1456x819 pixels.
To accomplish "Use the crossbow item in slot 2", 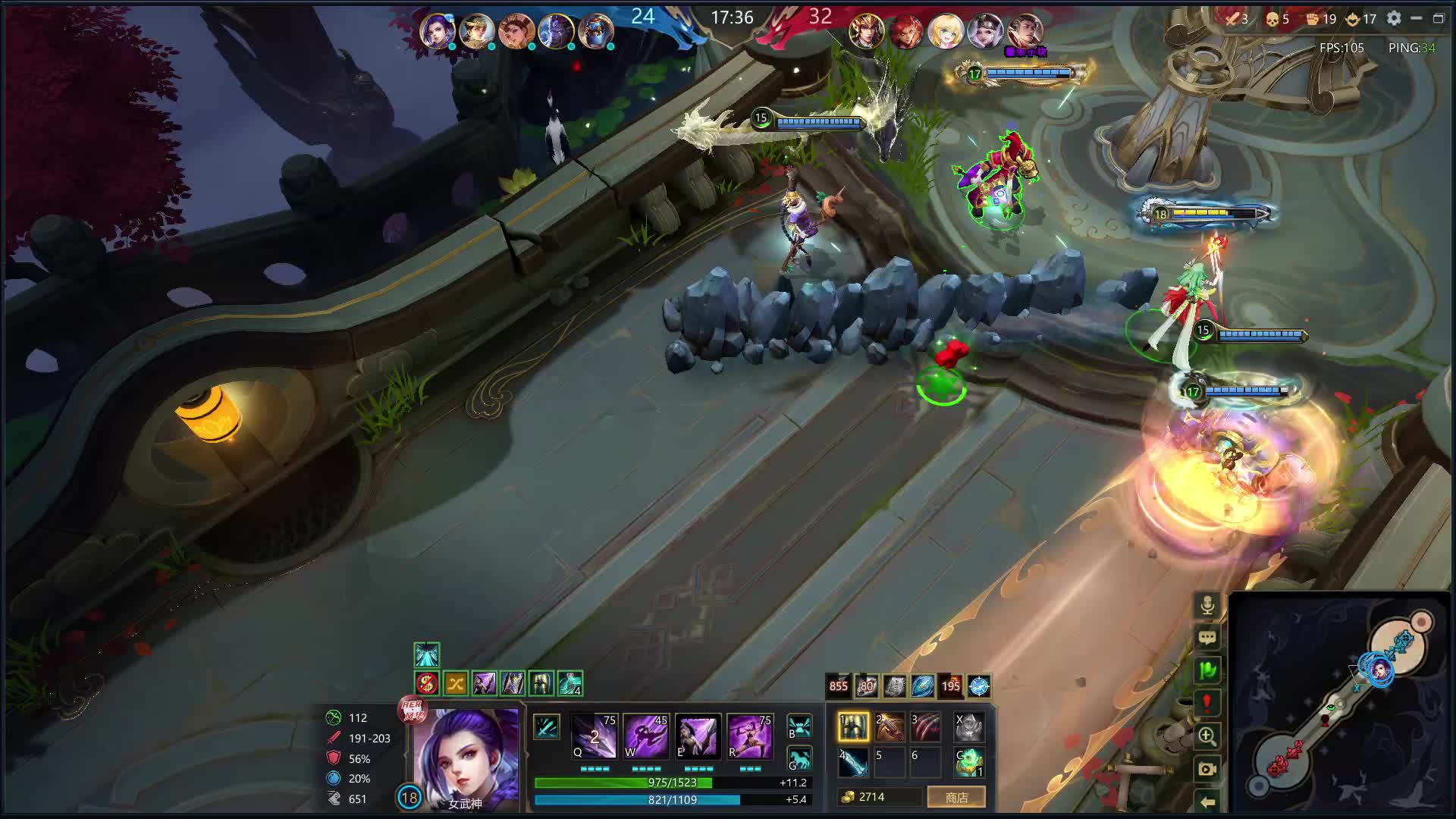I will [890, 726].
